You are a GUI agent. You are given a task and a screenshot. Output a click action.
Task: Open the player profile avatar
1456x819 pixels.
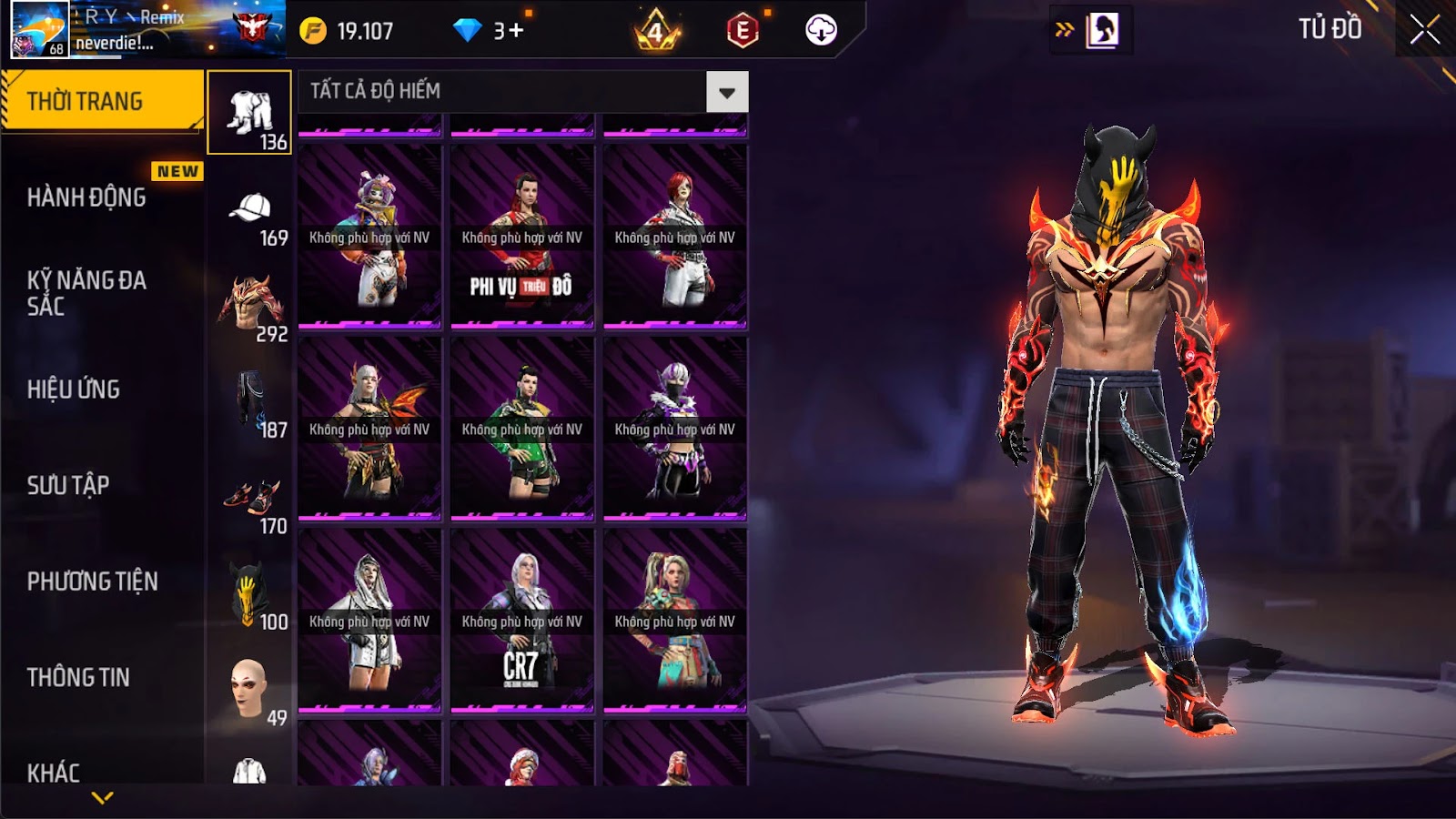(39, 29)
